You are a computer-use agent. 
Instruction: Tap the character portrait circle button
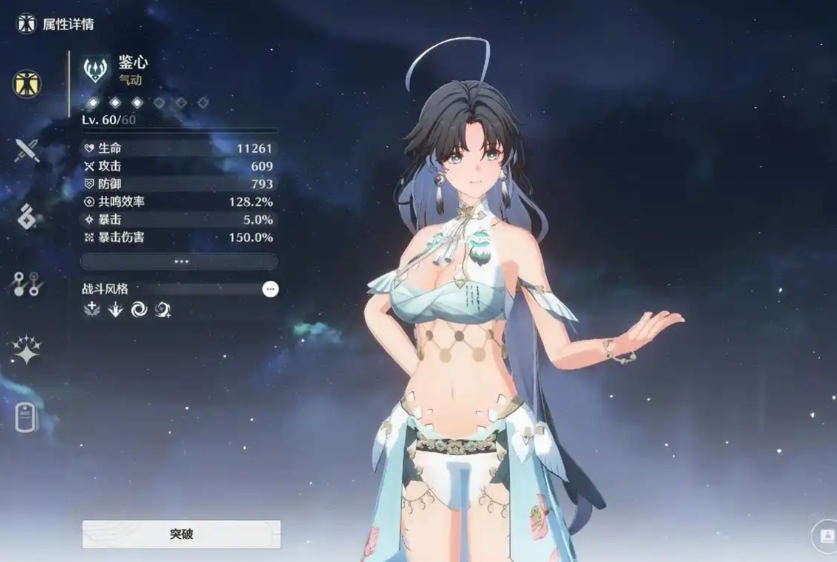[x=826, y=536]
